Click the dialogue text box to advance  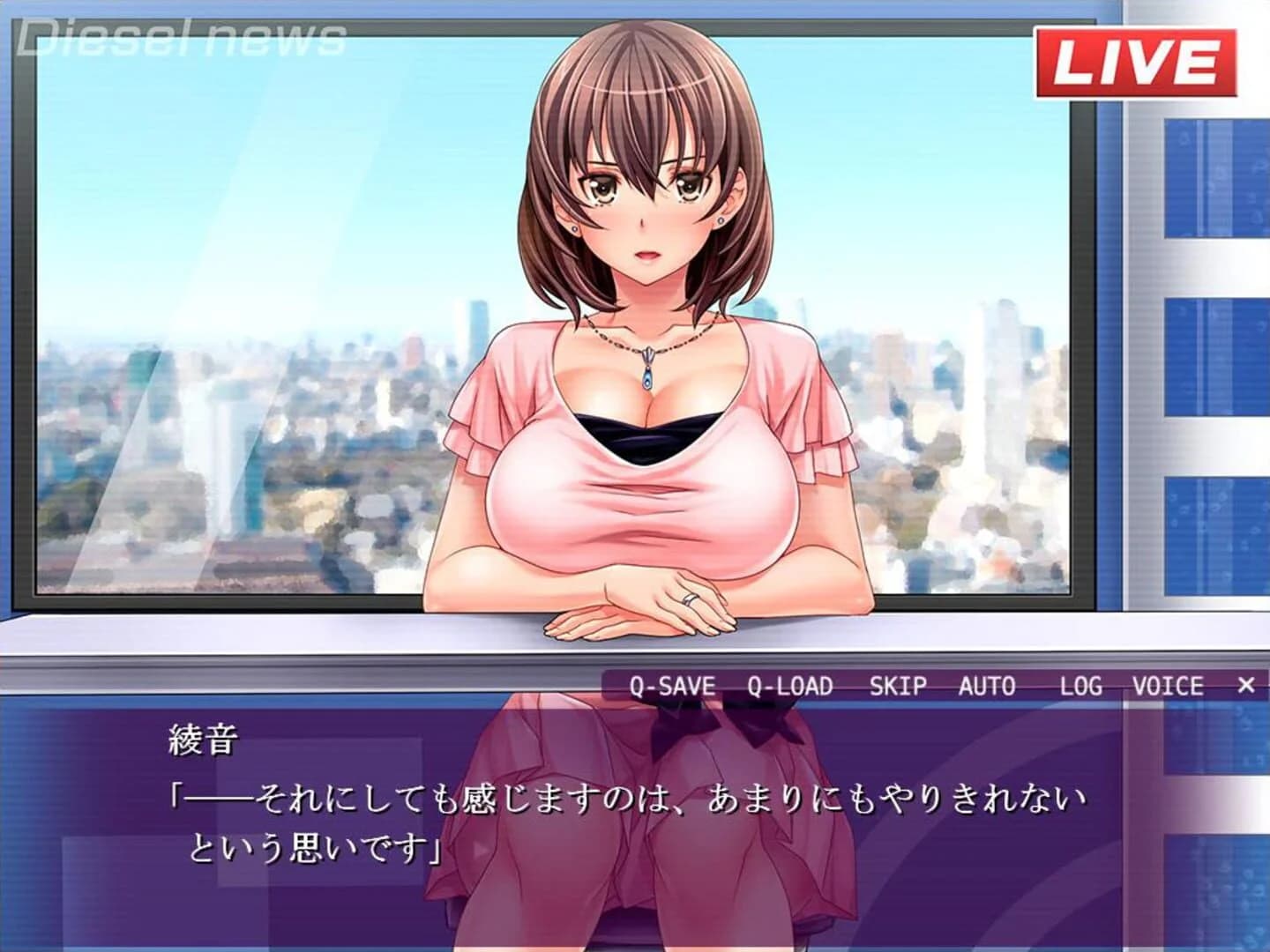[x=617, y=820]
